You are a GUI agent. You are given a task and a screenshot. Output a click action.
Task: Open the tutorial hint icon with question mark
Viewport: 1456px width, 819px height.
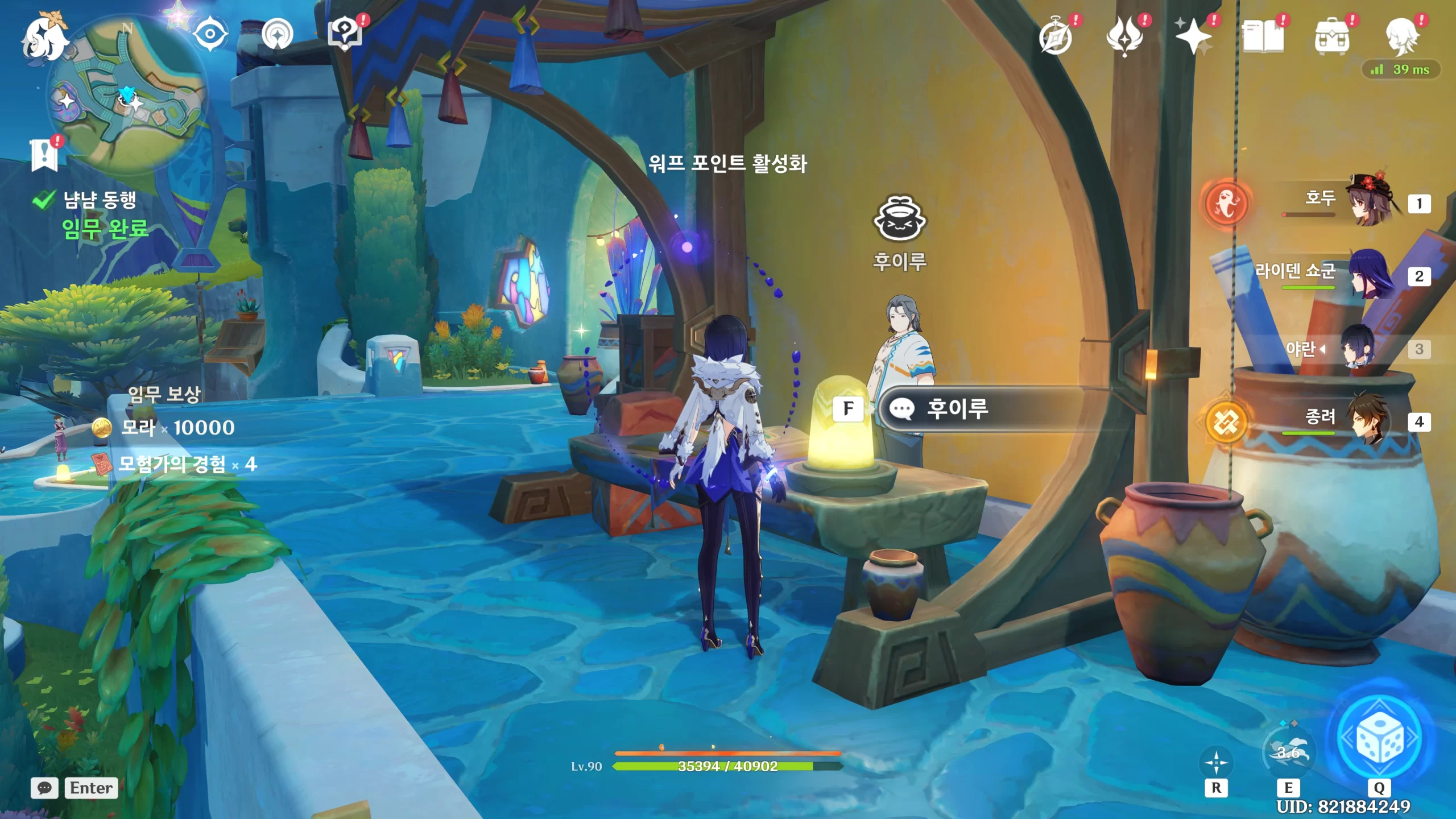coord(345,34)
